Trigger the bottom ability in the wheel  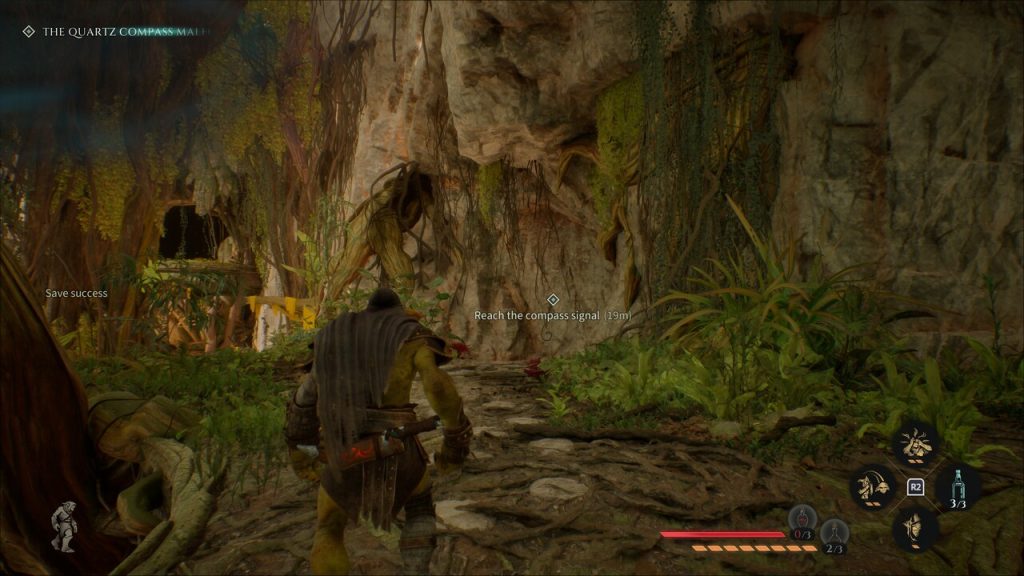[914, 529]
